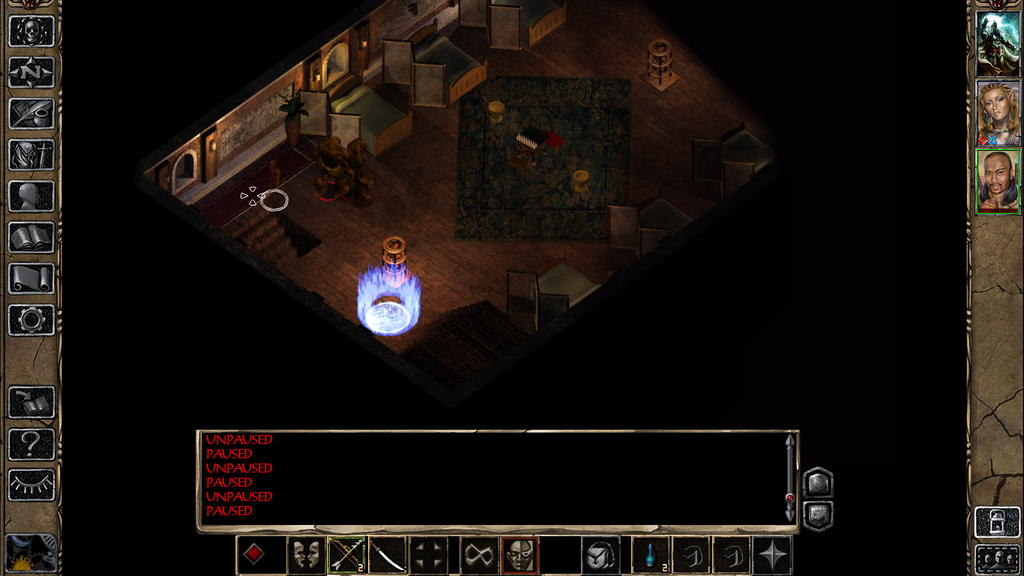1024x576 pixels.
Task: Open the priest scroll
Action: coord(31,278)
